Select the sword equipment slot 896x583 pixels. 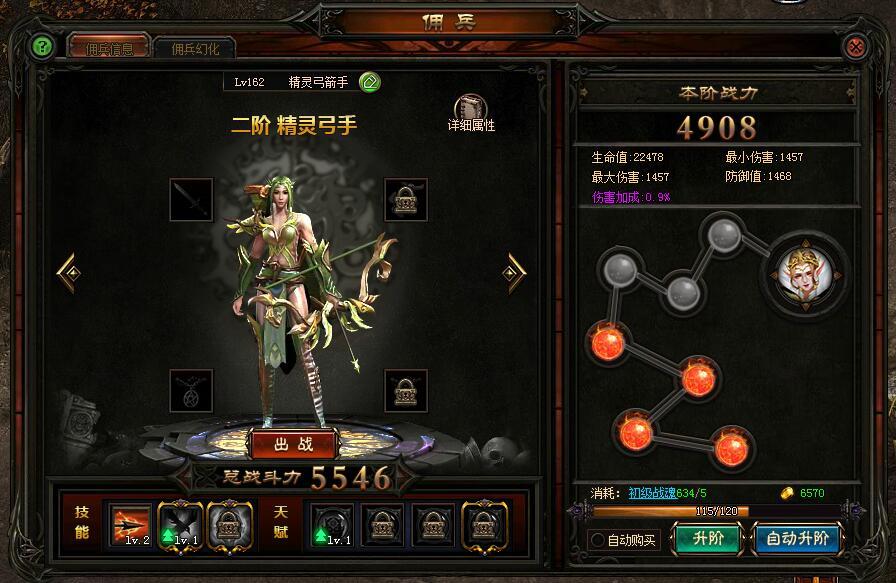pos(191,200)
